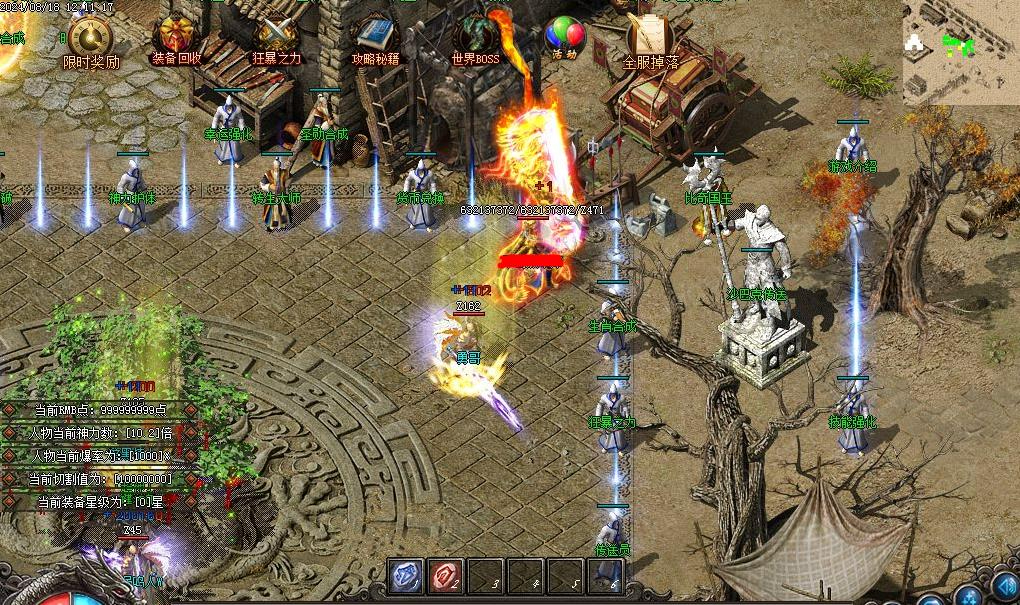Click the minimap in the corner
The image size is (1020, 605).
pyautogui.click(x=961, y=50)
